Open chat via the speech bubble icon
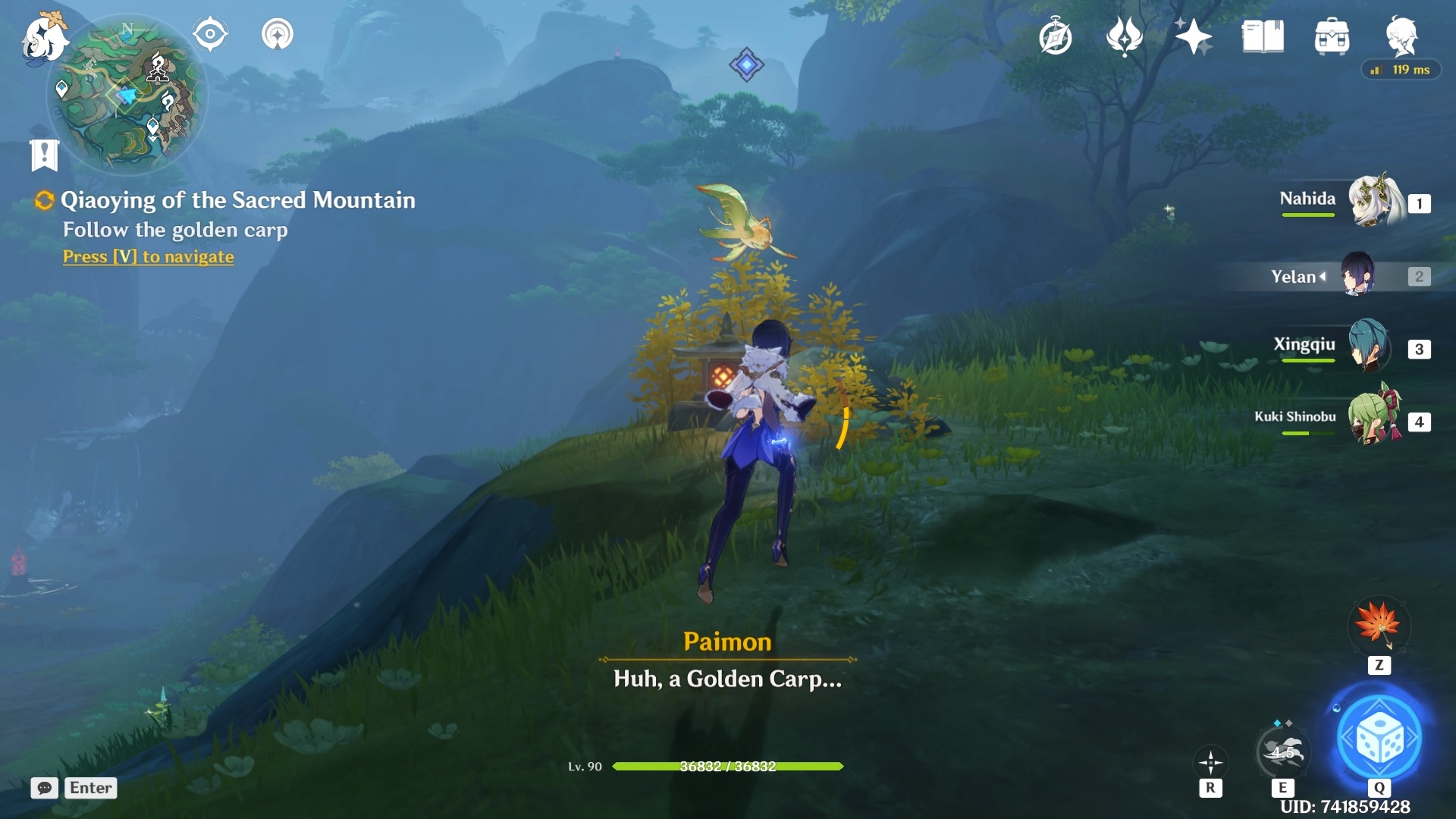 (x=44, y=789)
